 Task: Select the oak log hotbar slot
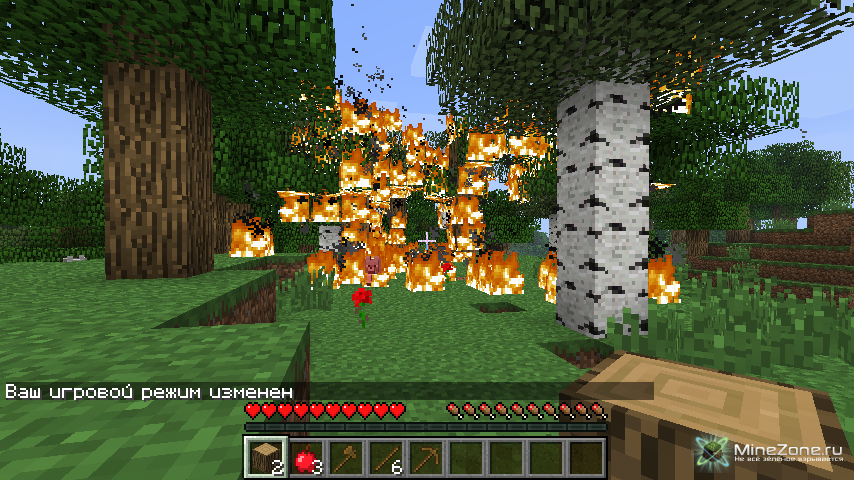[x=265, y=456]
